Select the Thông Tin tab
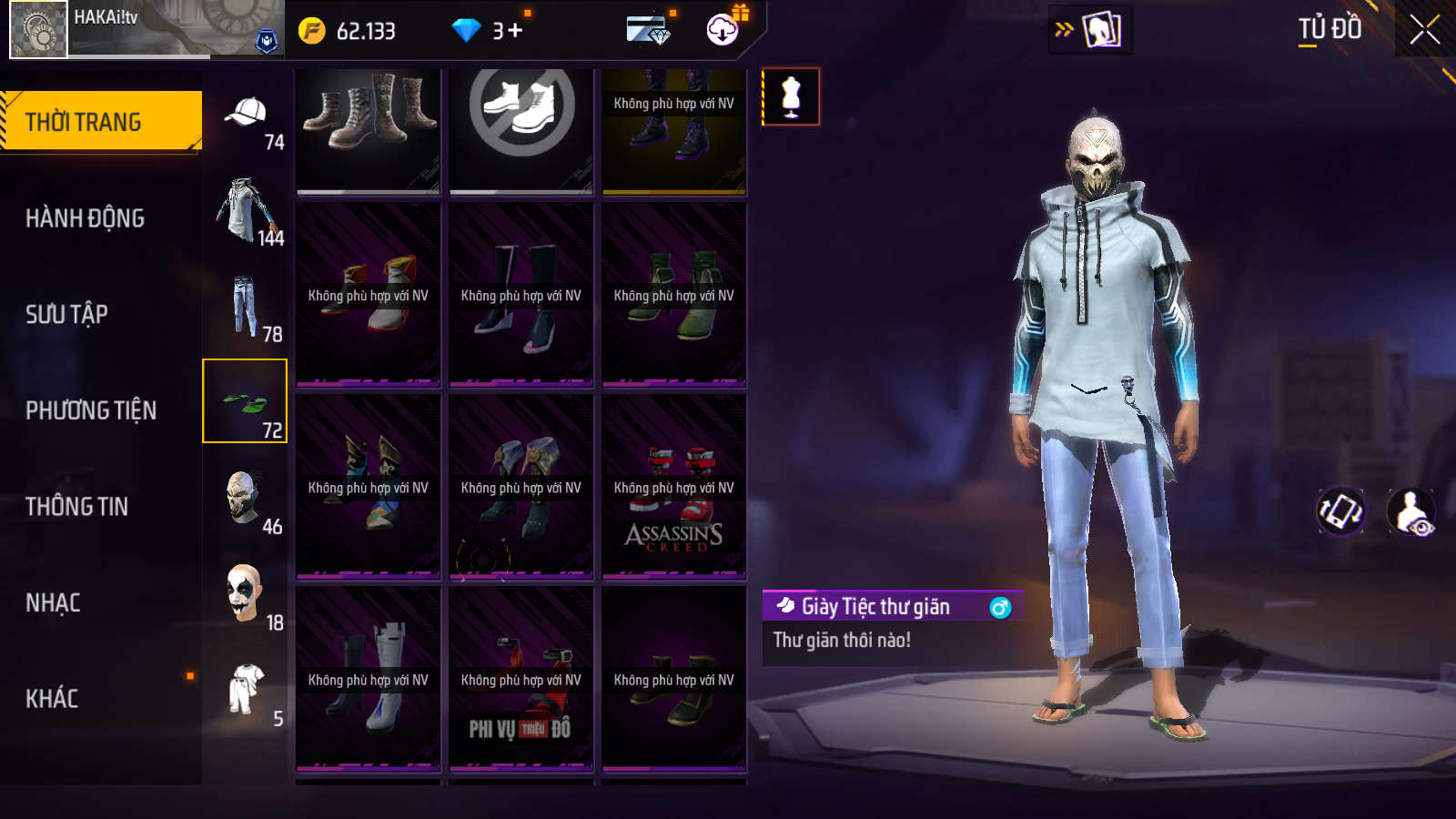This screenshot has height=819, width=1456. (76, 507)
